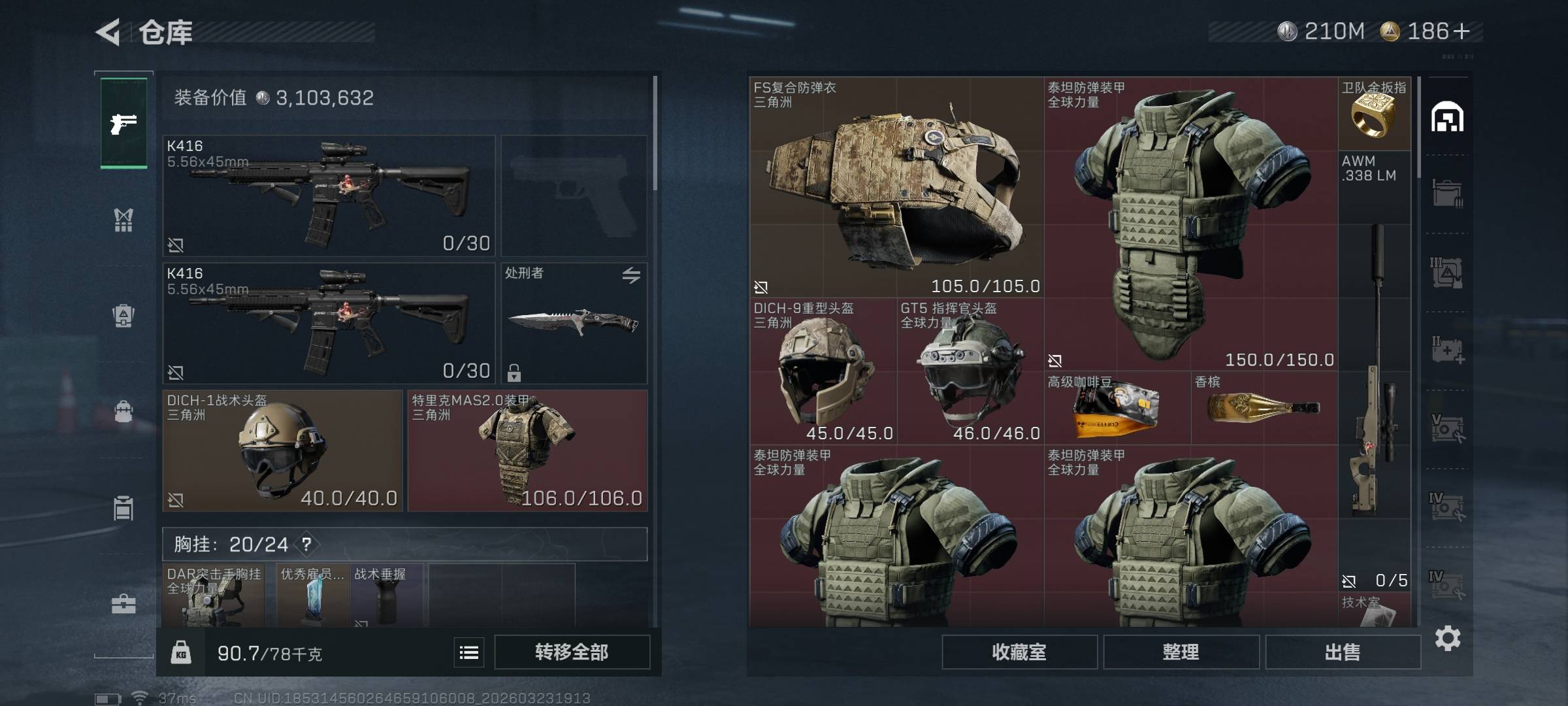Open the 收藏室 collection room
The height and width of the screenshot is (706, 1568).
point(1019,652)
